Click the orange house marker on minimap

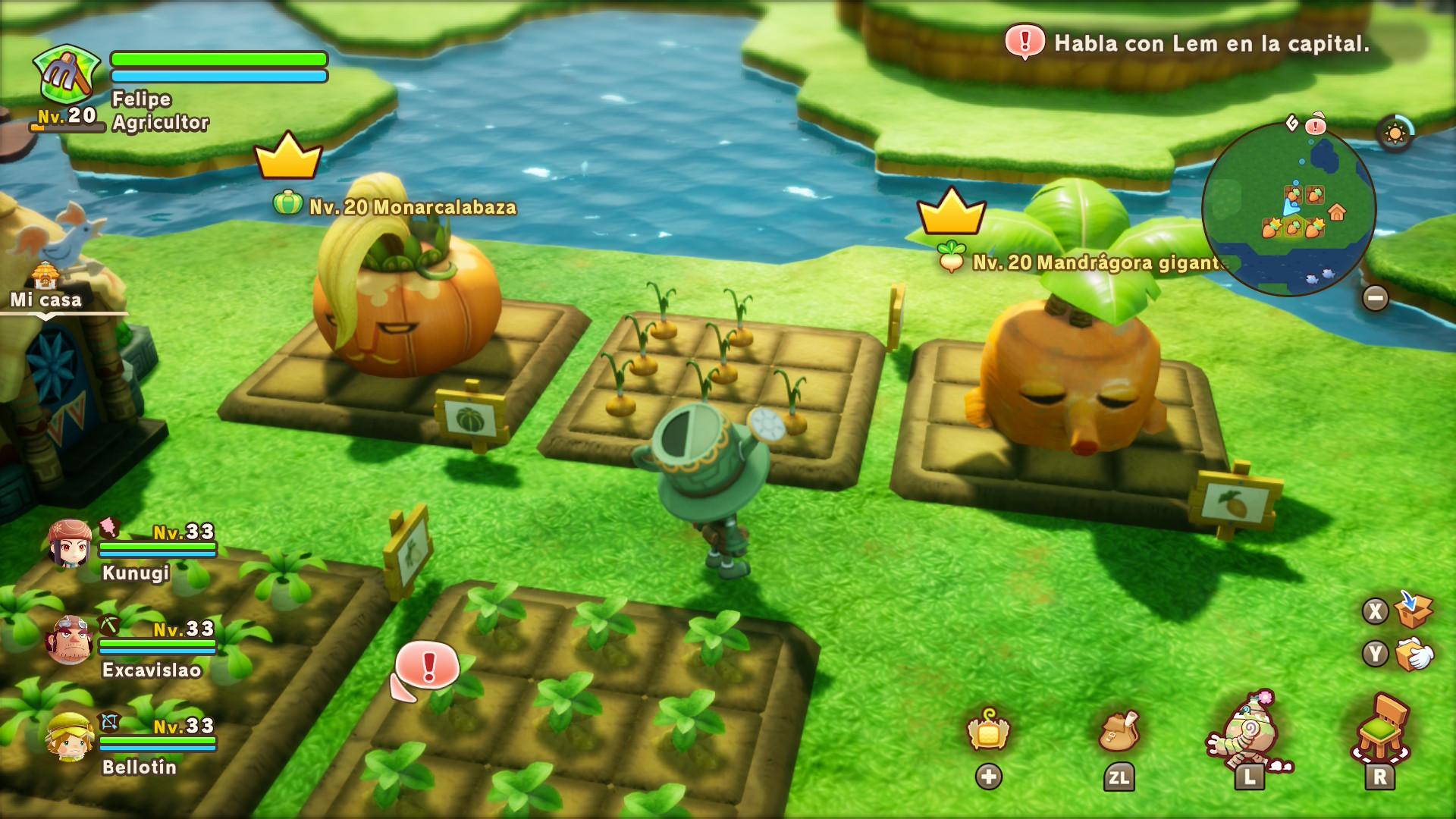click(1336, 212)
